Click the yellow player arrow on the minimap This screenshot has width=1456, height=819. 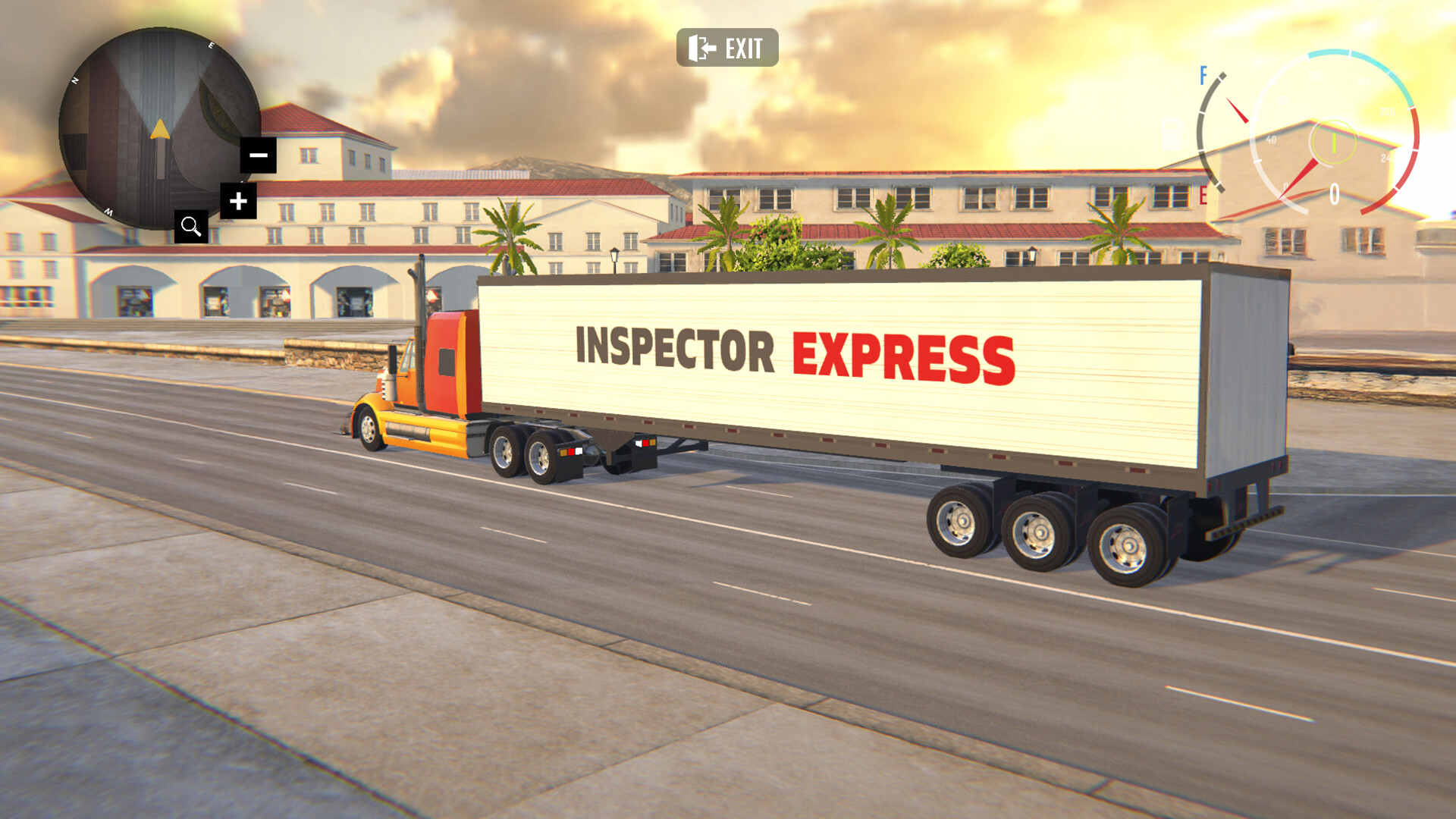(x=160, y=129)
